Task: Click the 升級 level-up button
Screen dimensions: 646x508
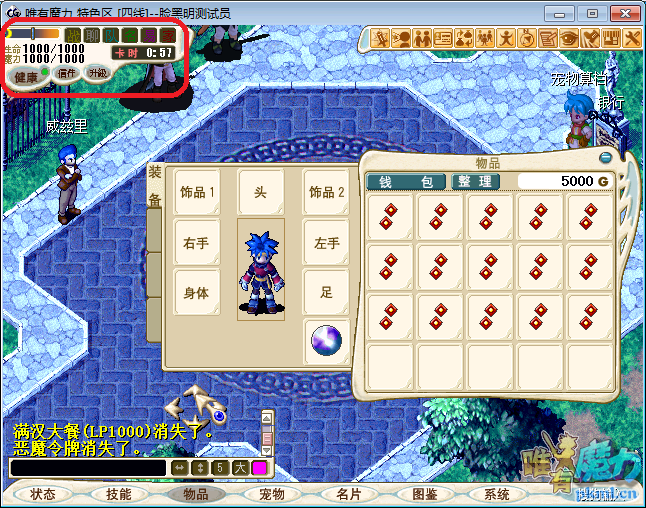Action: point(97,73)
